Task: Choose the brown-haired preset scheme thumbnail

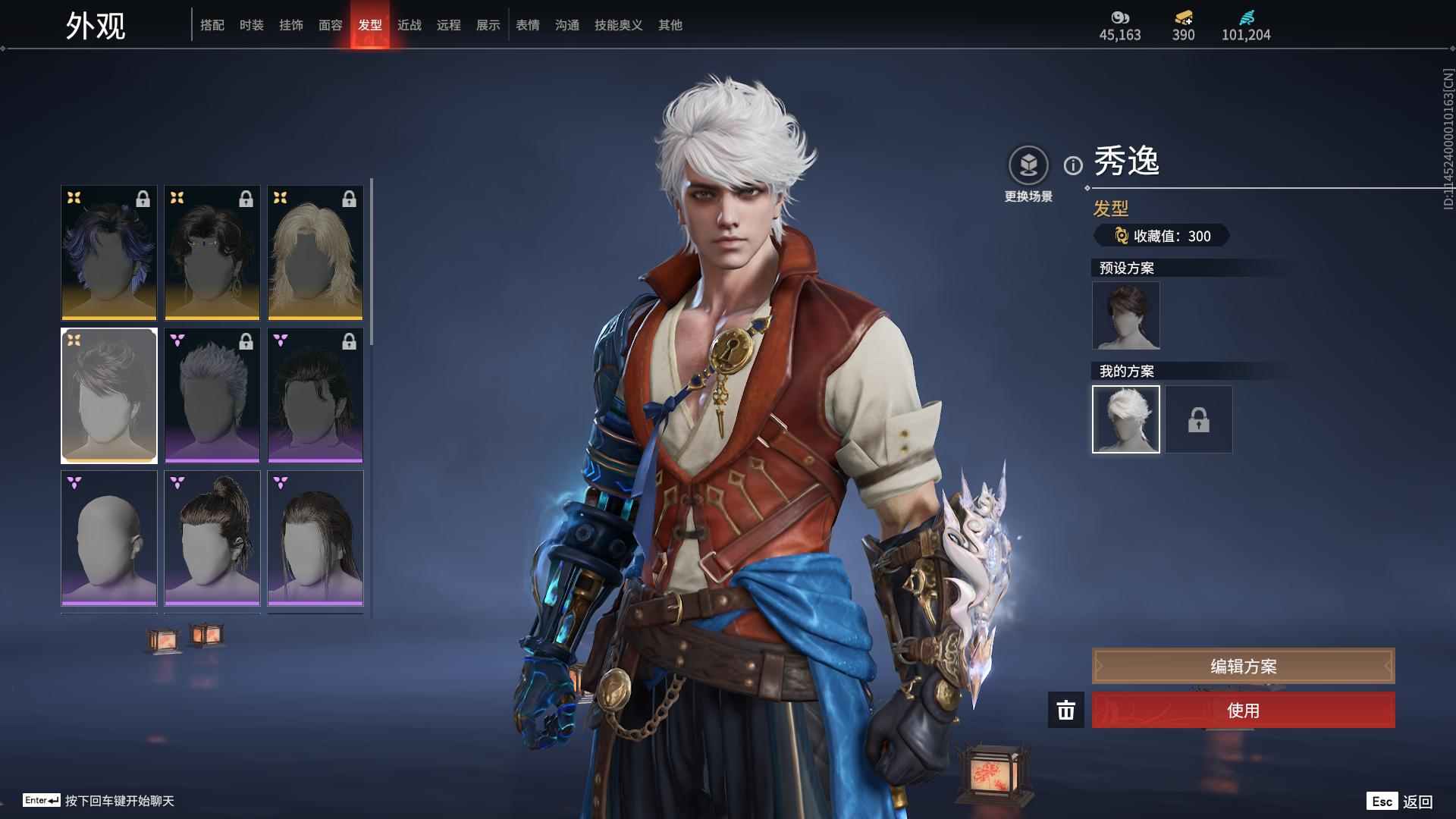Action: coord(1125,315)
